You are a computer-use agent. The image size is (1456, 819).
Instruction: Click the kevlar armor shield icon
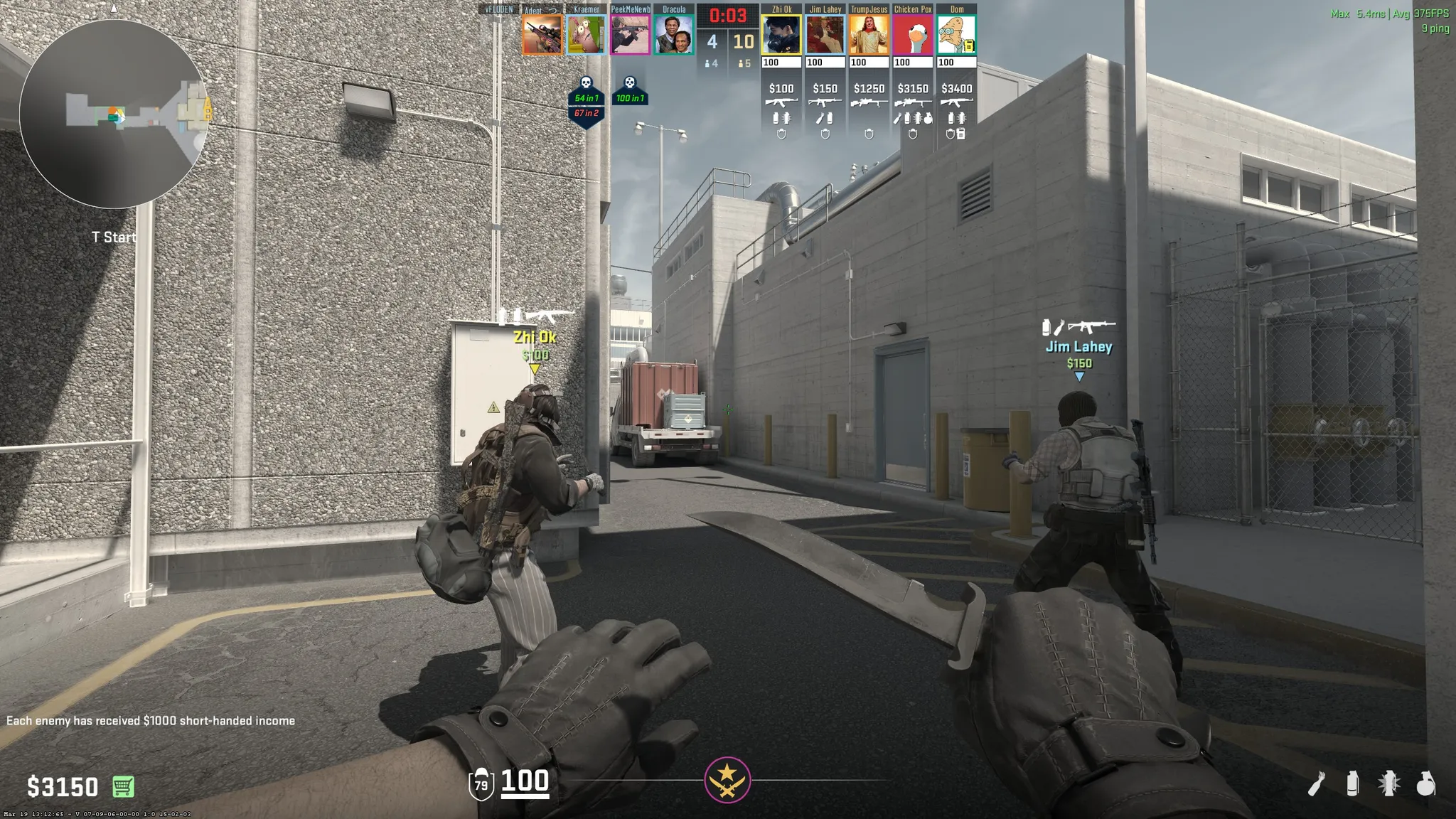(481, 784)
